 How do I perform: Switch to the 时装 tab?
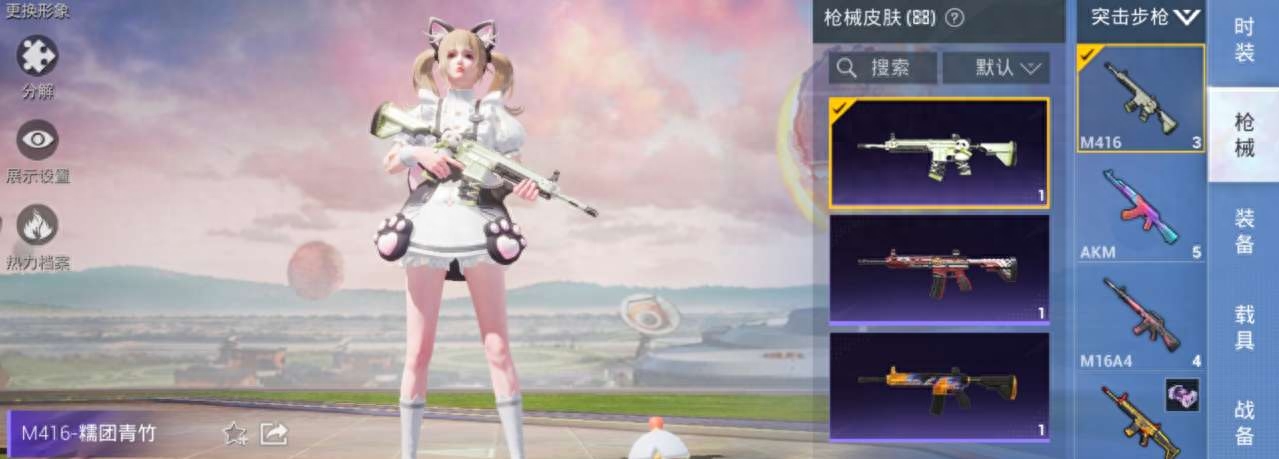coord(1244,40)
